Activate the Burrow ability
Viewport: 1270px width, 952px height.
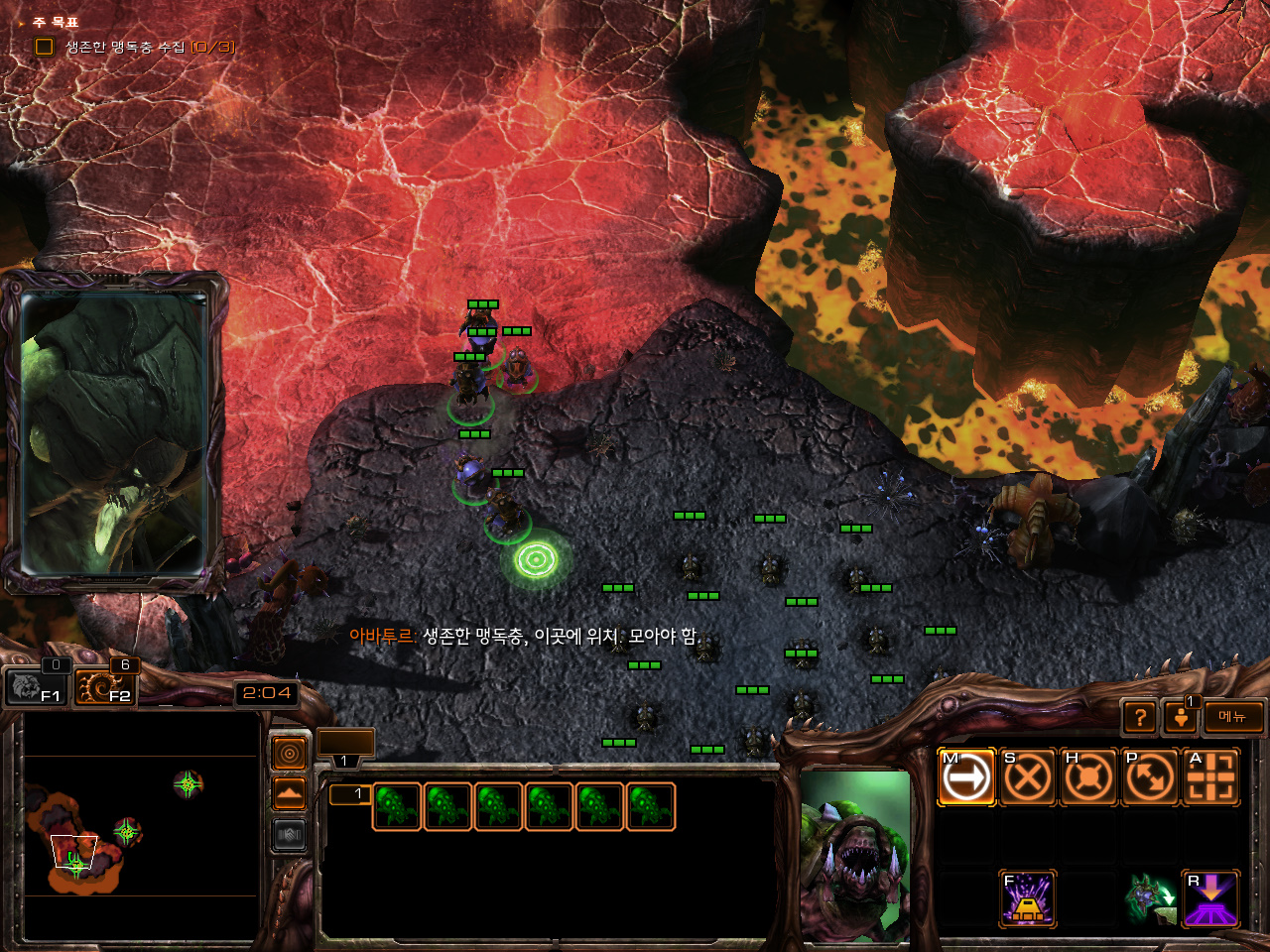(x=1210, y=898)
